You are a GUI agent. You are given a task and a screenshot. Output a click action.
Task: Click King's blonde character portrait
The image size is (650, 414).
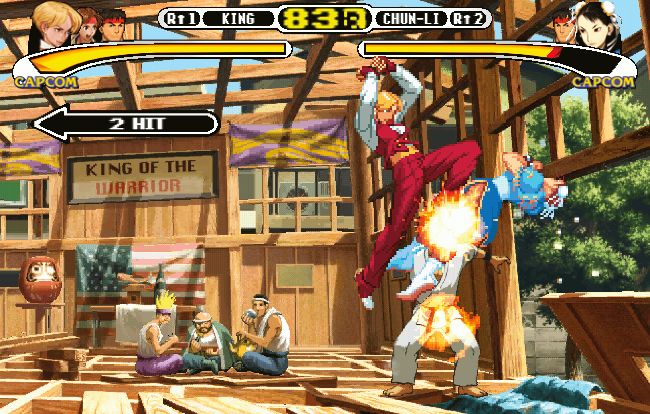point(50,20)
